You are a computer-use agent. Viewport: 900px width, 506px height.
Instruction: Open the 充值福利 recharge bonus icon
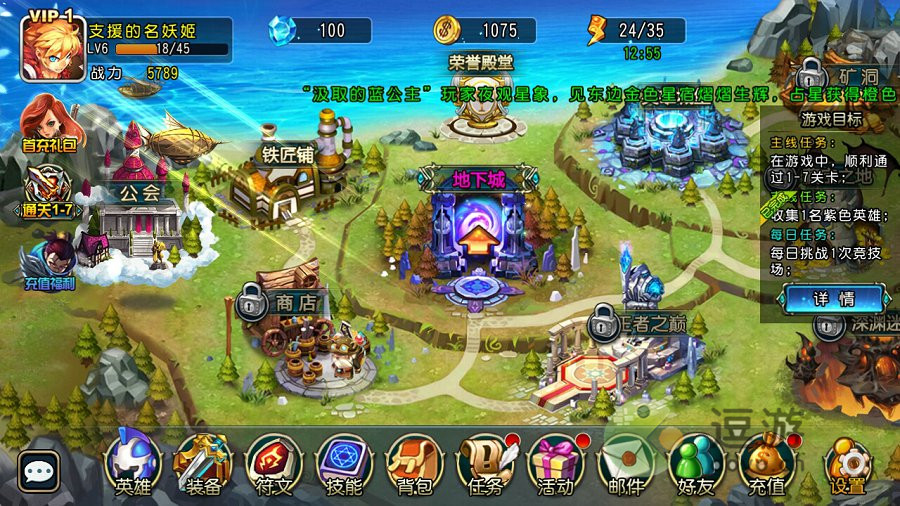(x=48, y=262)
